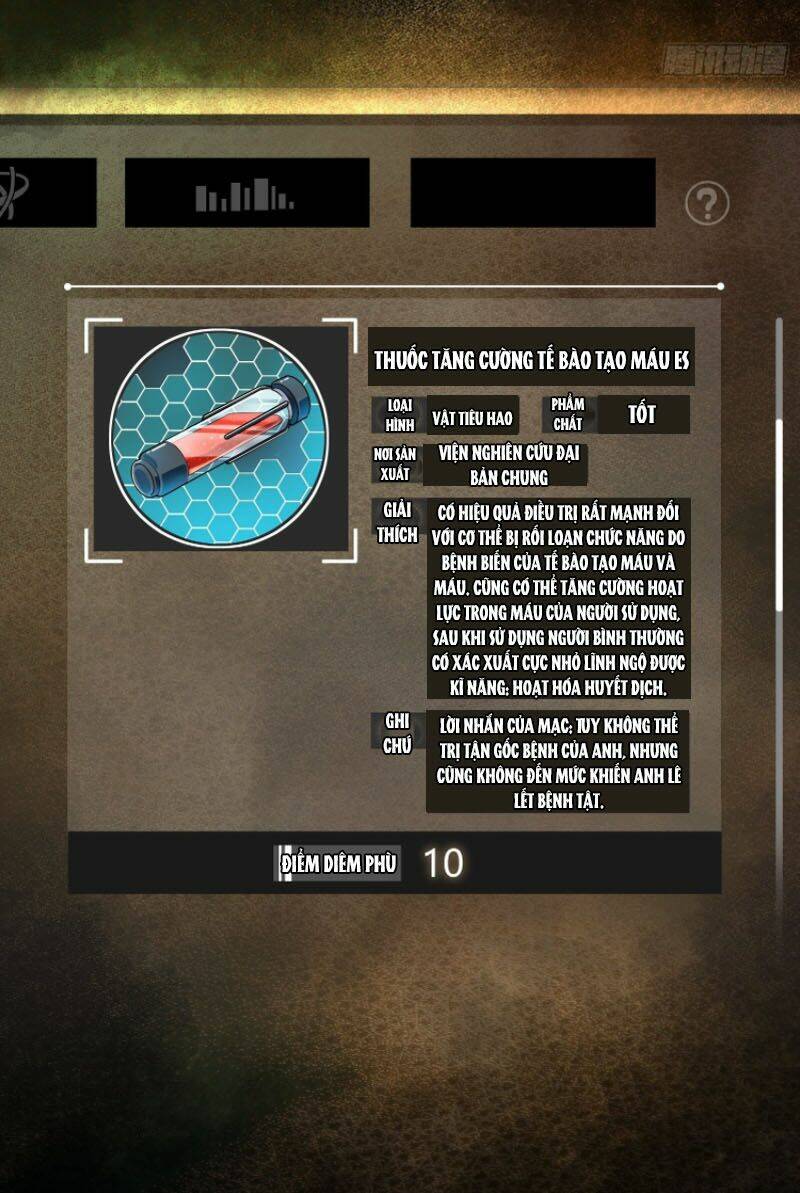The image size is (800, 1193).
Task: Select the red blood vial item image
Action: [220, 436]
